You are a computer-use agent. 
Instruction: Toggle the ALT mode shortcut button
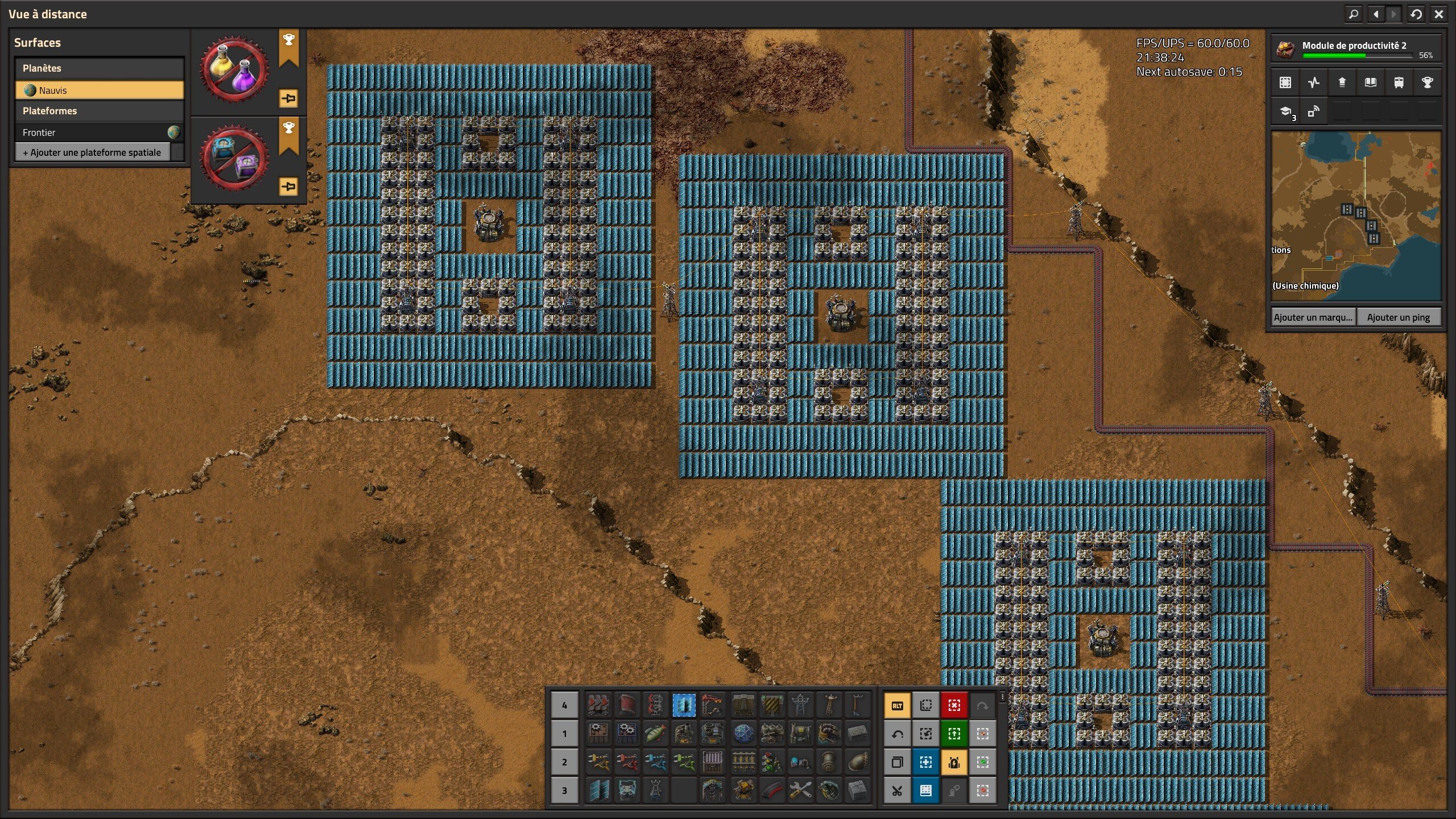pos(897,706)
